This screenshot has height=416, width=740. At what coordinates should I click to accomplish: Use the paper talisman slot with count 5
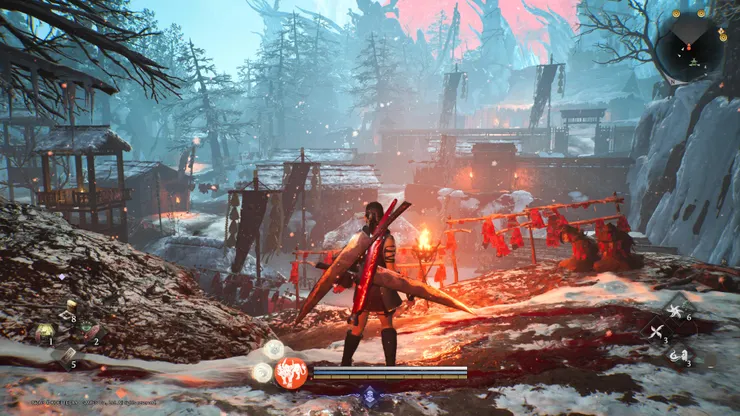[67, 353]
